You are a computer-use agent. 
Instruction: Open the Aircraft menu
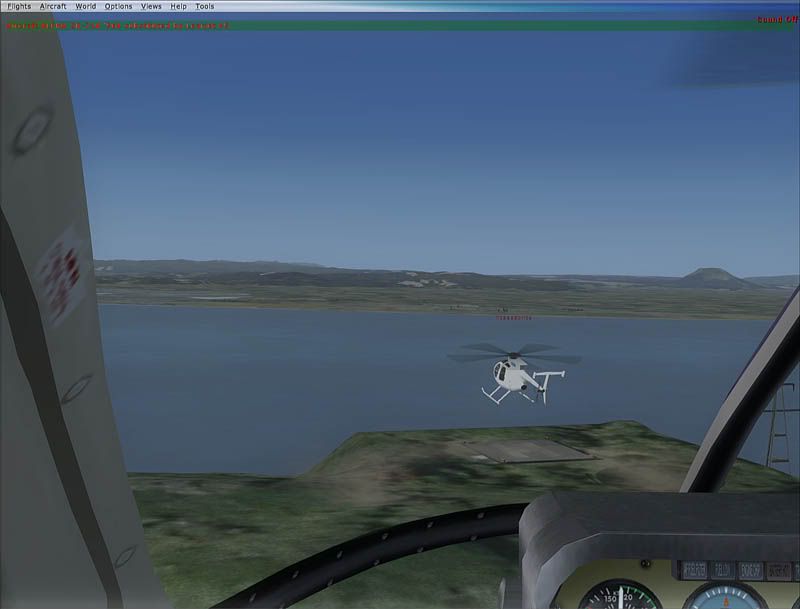(x=53, y=7)
